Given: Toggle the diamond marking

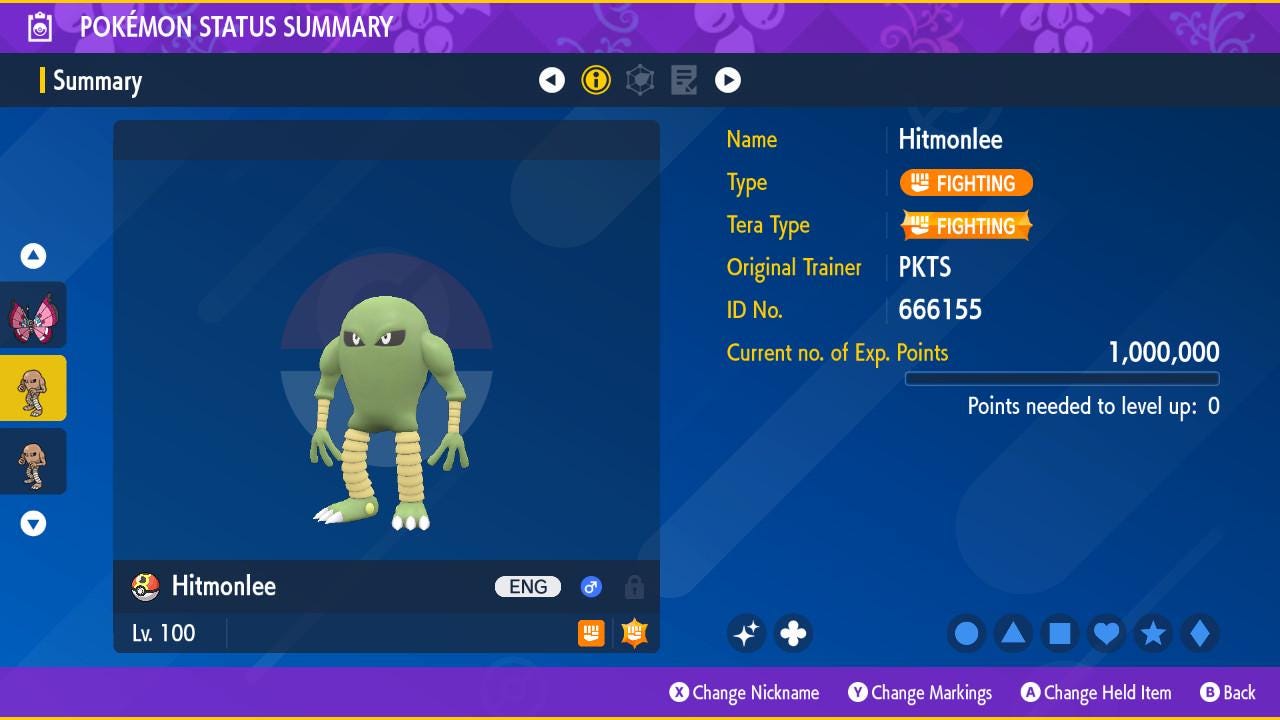Looking at the screenshot, I should click(x=1200, y=633).
